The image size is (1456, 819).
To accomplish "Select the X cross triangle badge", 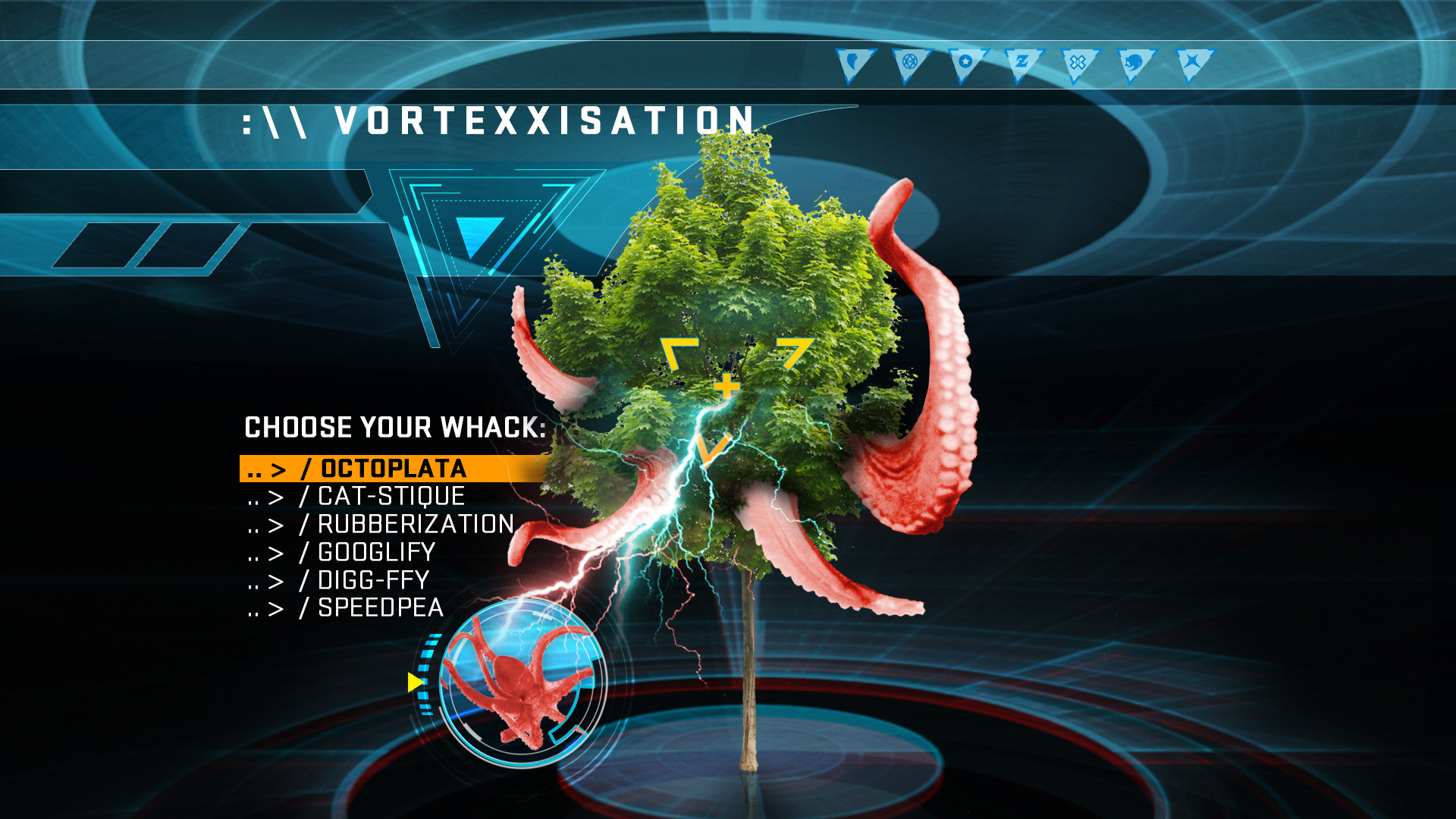I will coord(1077,63).
